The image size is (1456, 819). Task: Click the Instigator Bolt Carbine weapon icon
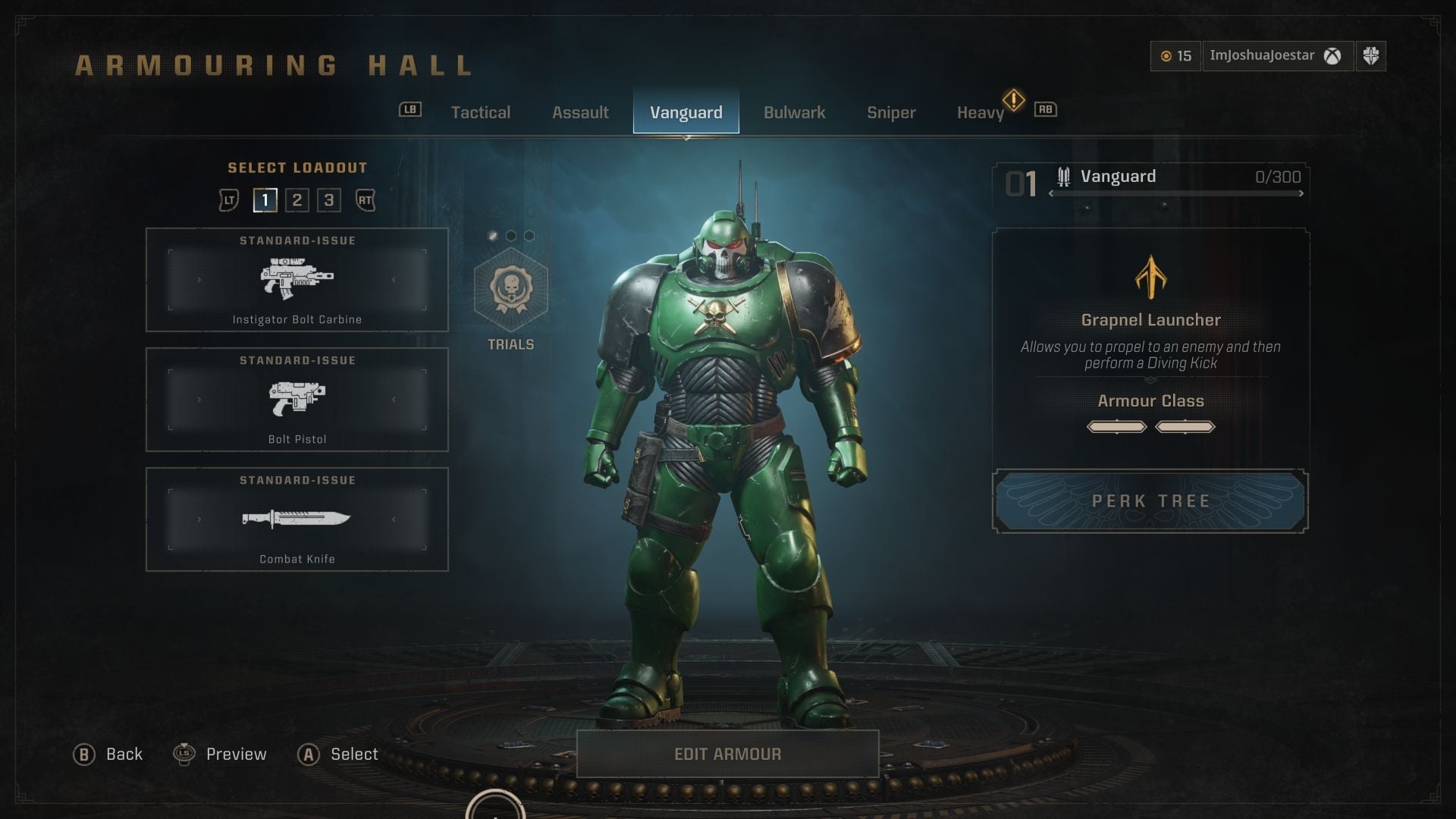pos(297,279)
